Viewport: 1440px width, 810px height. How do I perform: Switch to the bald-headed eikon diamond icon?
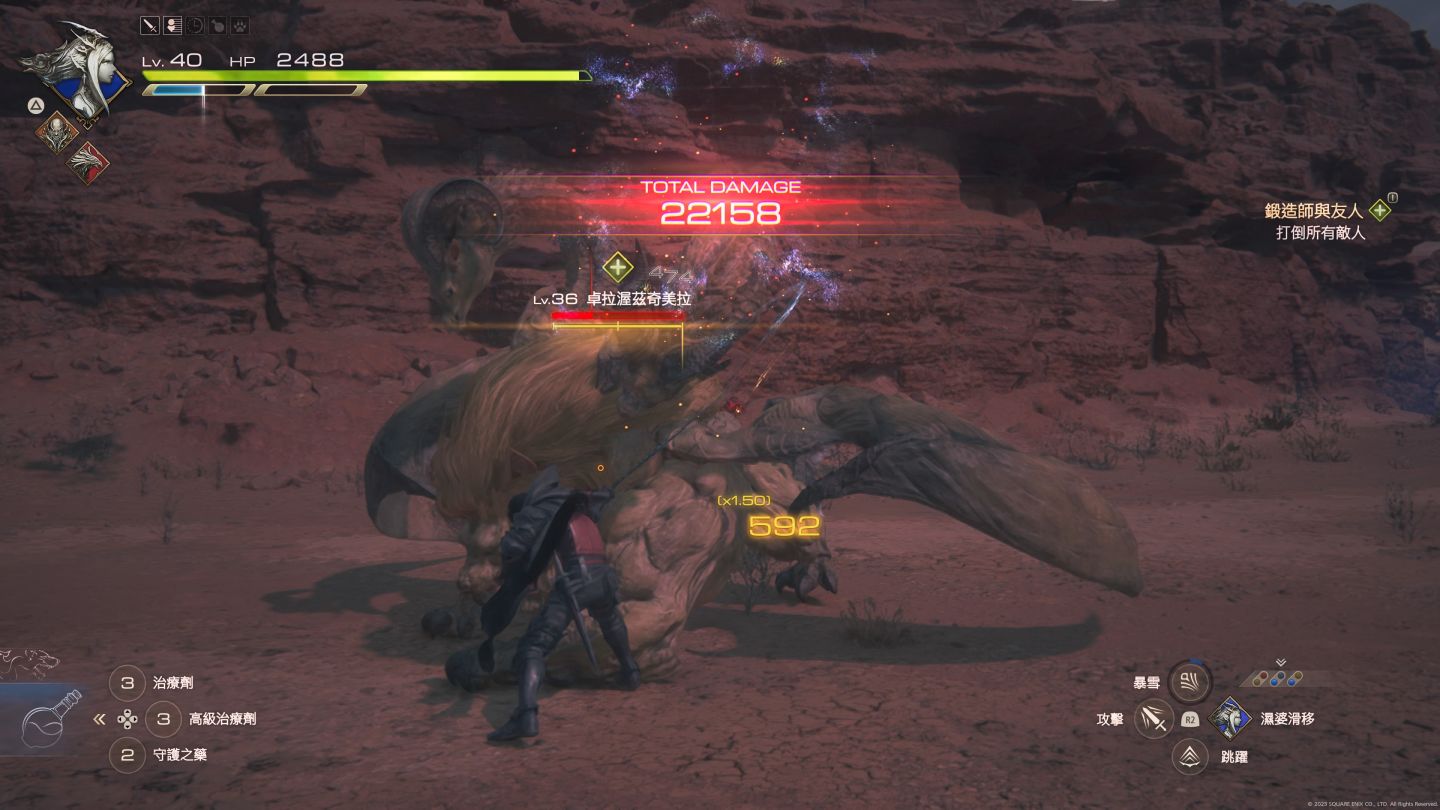point(56,131)
